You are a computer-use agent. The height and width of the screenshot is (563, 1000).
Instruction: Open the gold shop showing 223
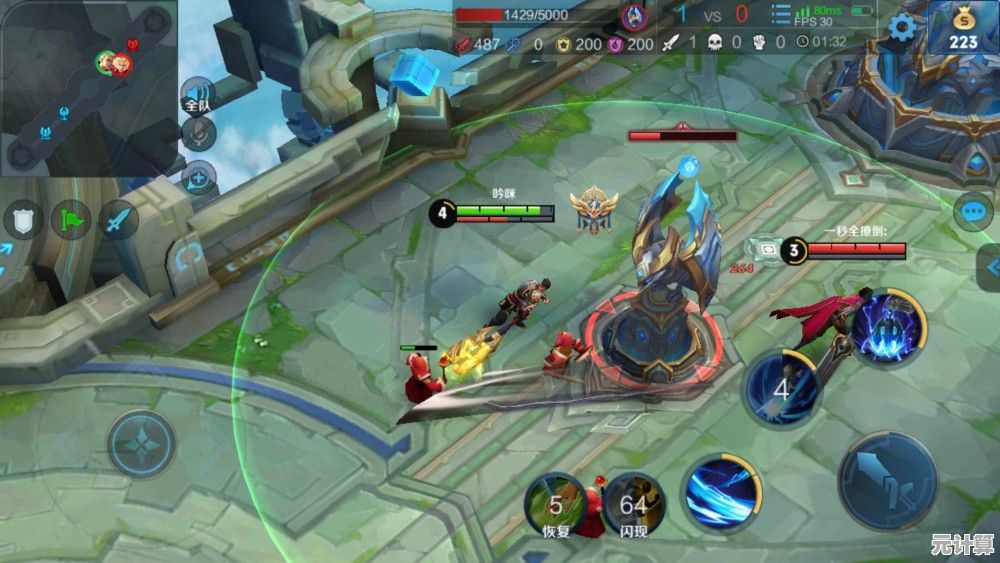[x=963, y=28]
